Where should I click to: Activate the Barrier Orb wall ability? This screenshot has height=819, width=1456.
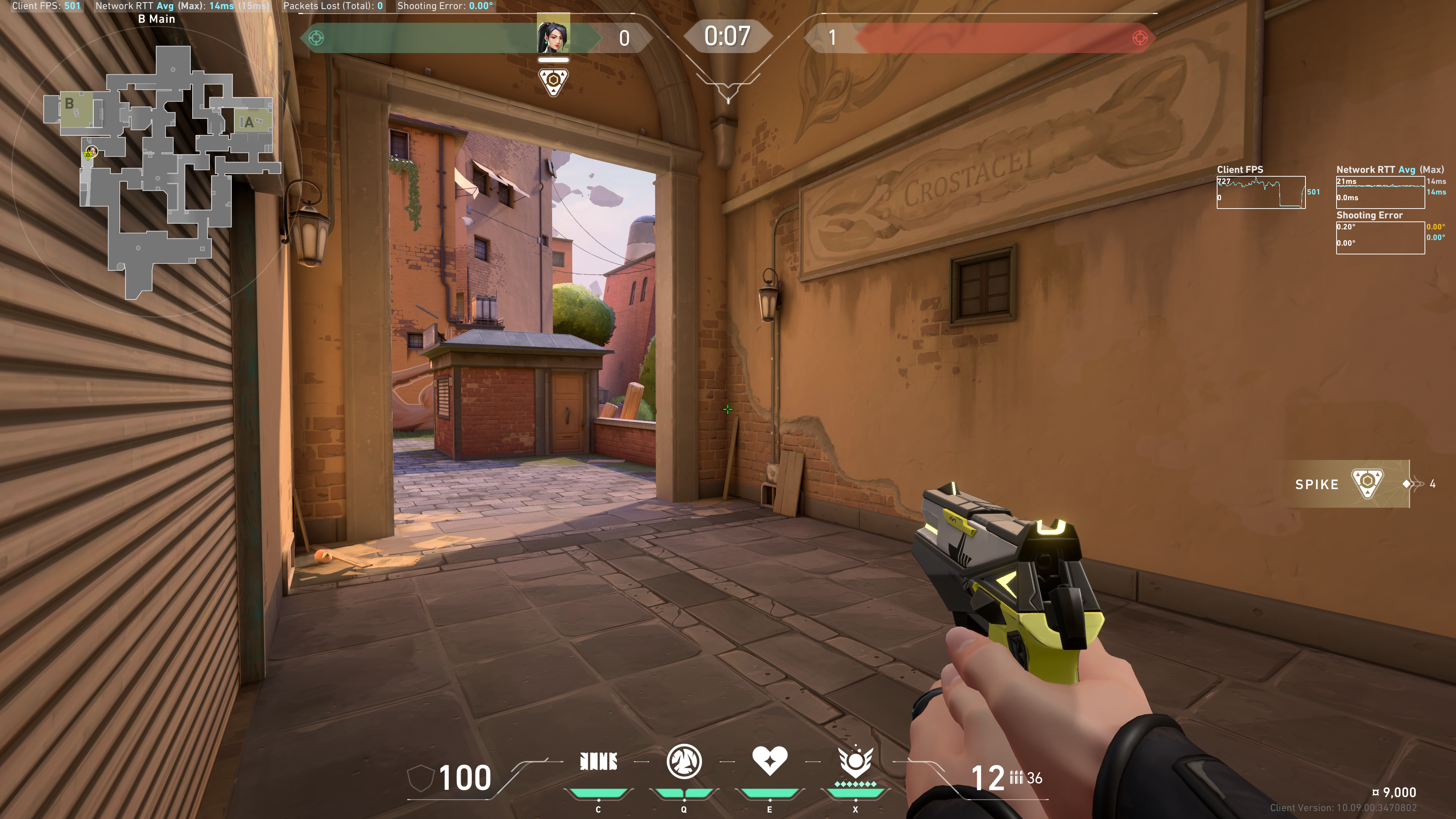[598, 761]
